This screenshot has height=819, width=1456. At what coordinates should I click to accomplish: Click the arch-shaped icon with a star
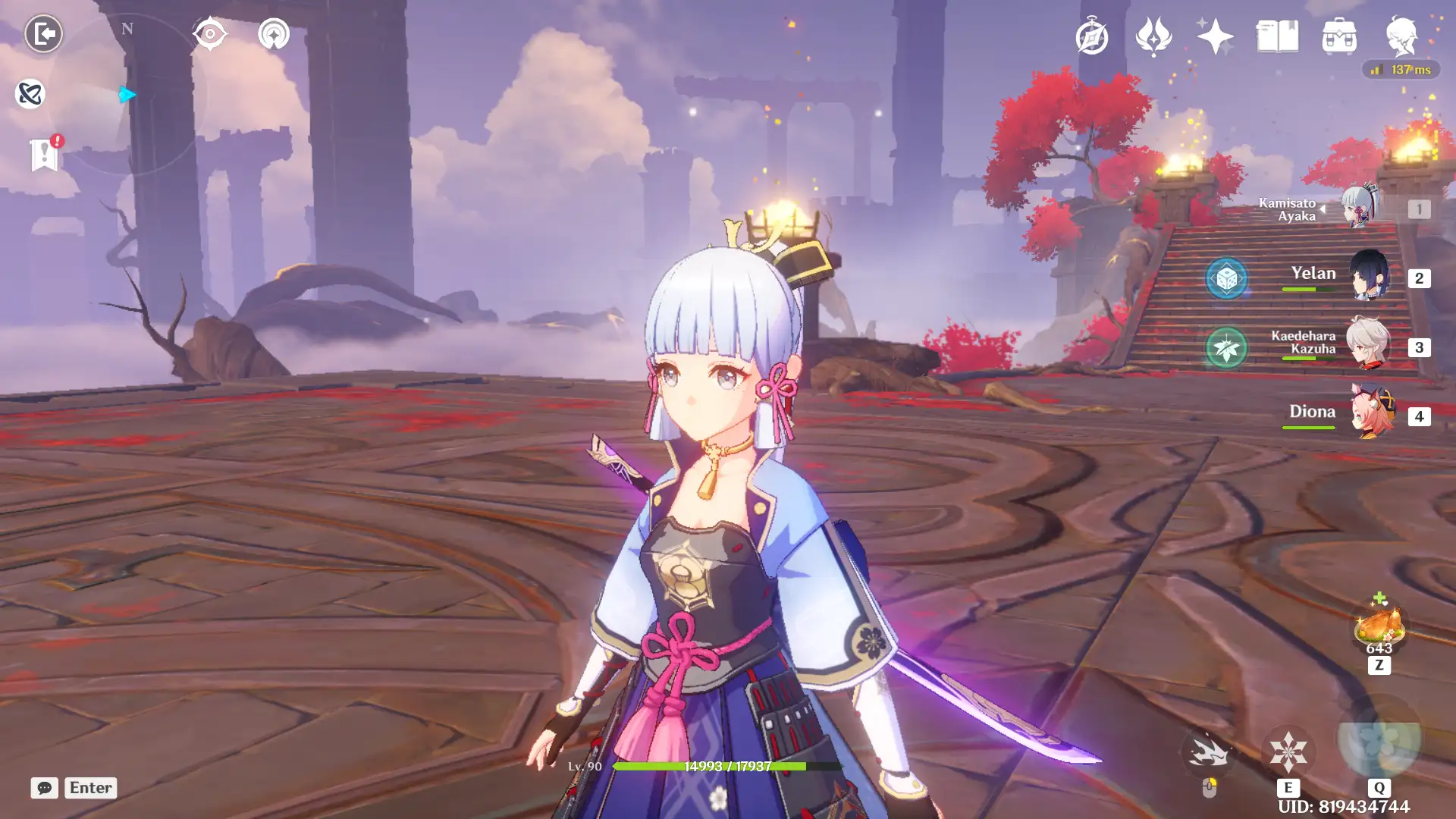(274, 34)
